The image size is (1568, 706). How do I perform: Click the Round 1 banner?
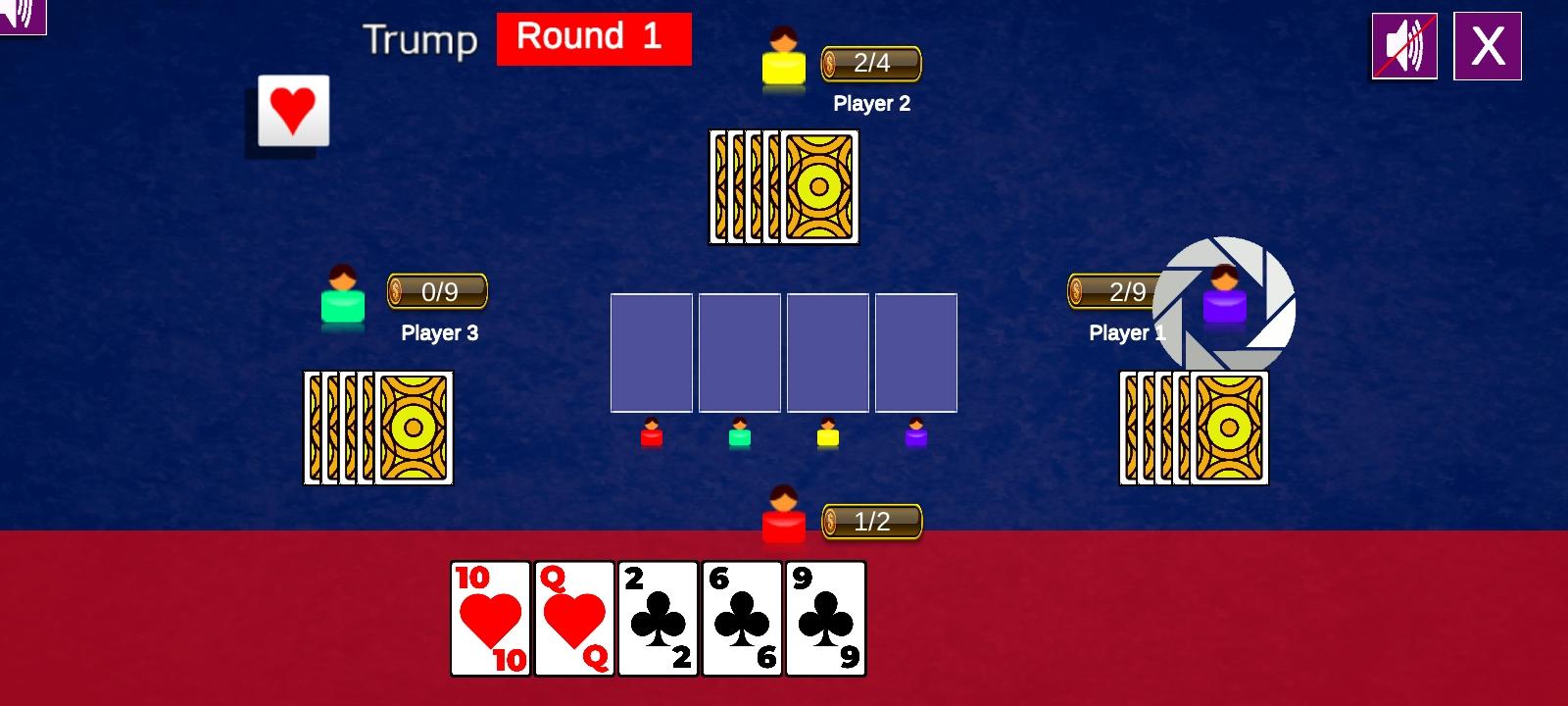coord(594,38)
